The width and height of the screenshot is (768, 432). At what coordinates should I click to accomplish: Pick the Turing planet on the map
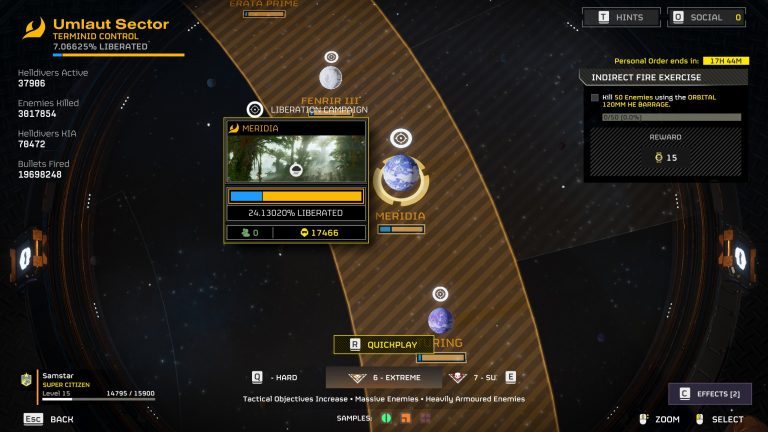point(440,321)
